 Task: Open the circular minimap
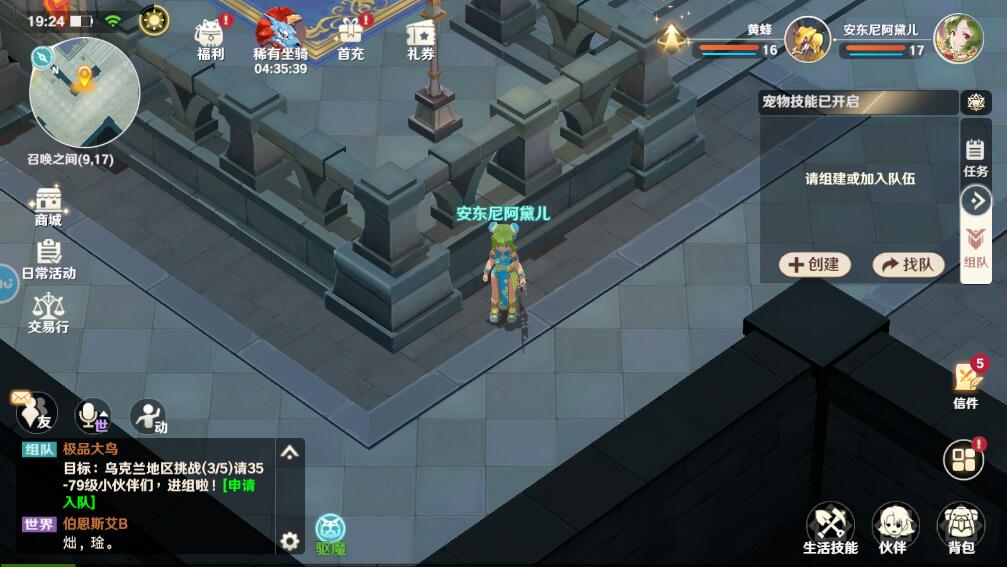84,92
